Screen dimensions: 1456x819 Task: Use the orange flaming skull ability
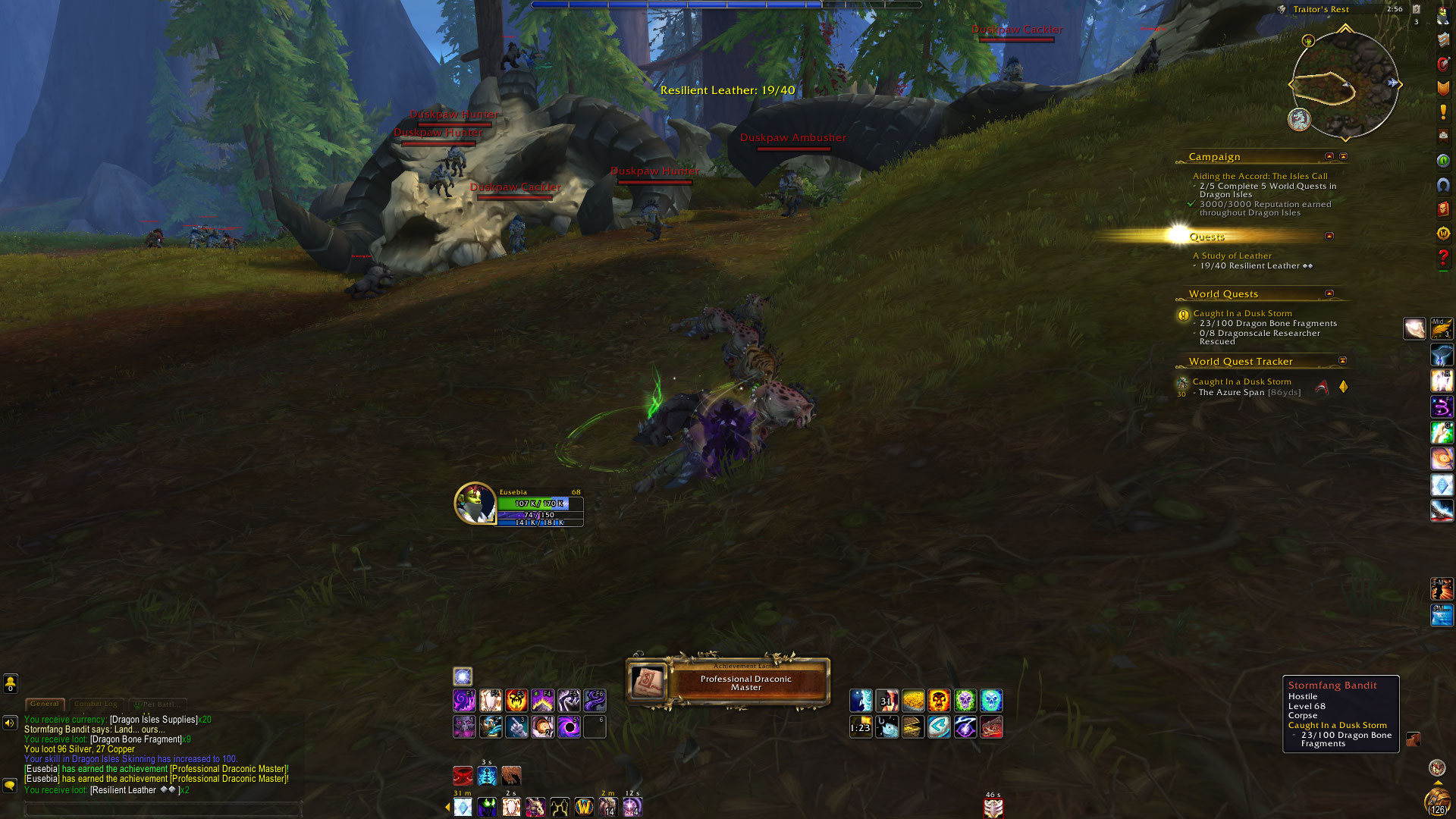(x=939, y=701)
